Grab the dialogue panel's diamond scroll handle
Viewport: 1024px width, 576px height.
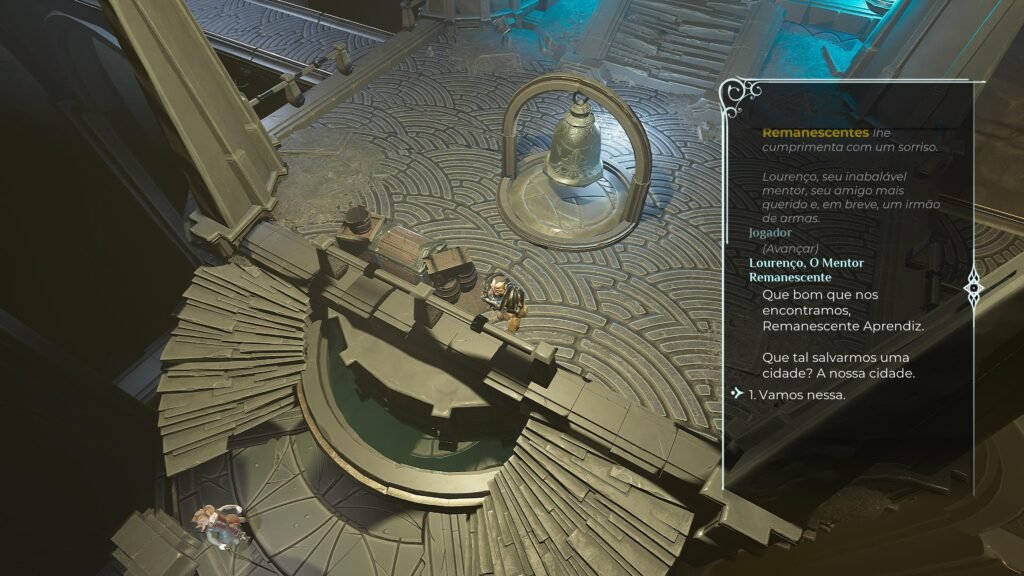974,288
